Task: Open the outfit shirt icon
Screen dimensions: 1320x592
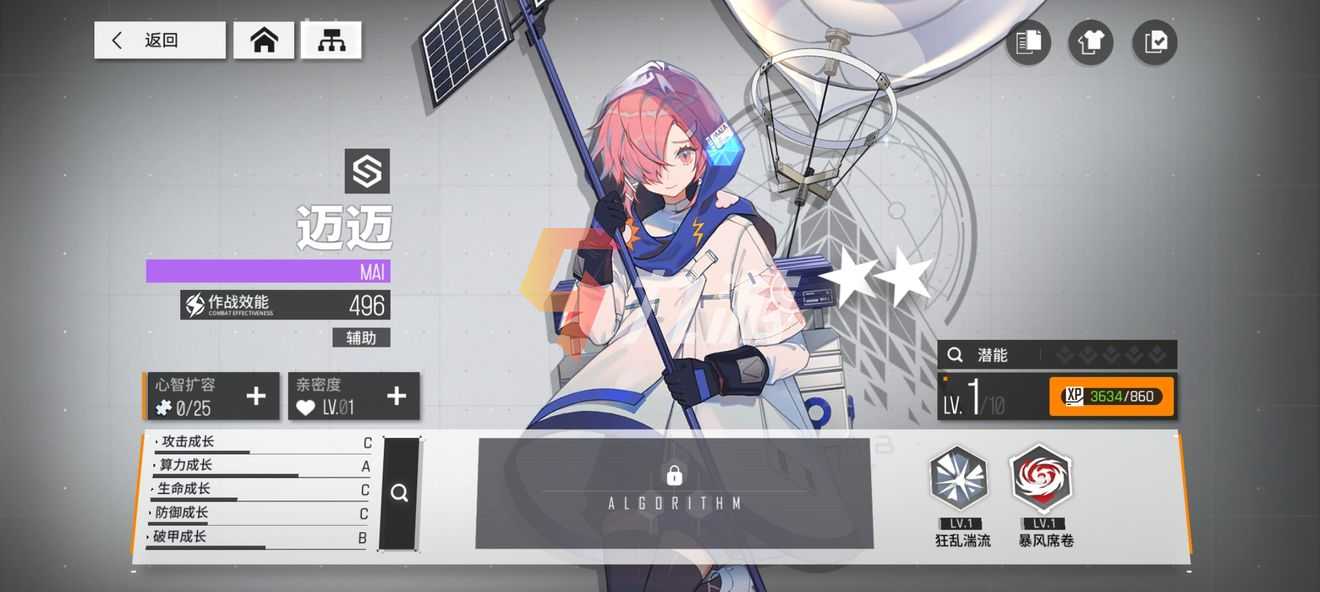Action: tap(1091, 42)
